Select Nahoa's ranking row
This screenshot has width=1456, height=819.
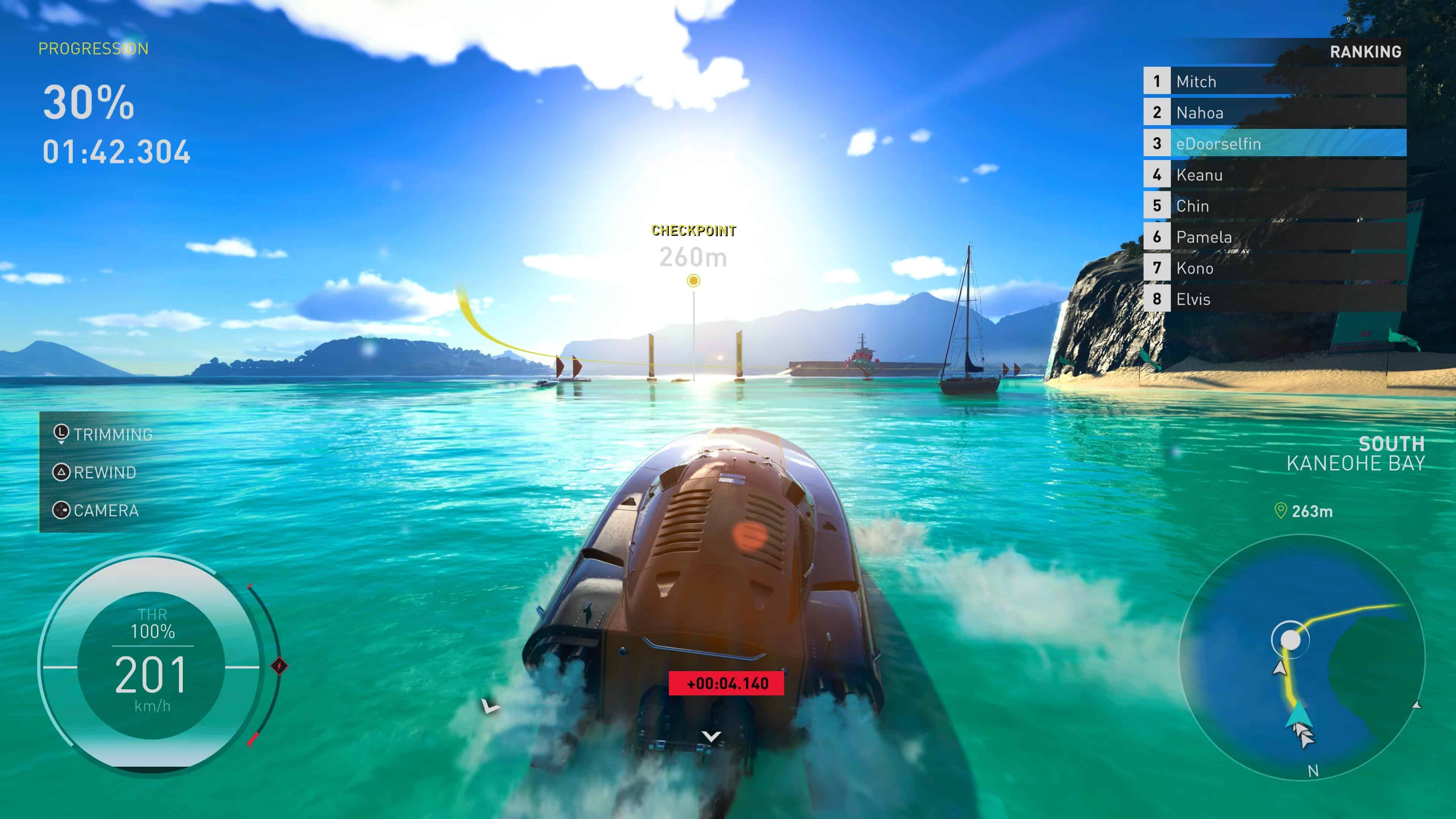(x=1274, y=113)
